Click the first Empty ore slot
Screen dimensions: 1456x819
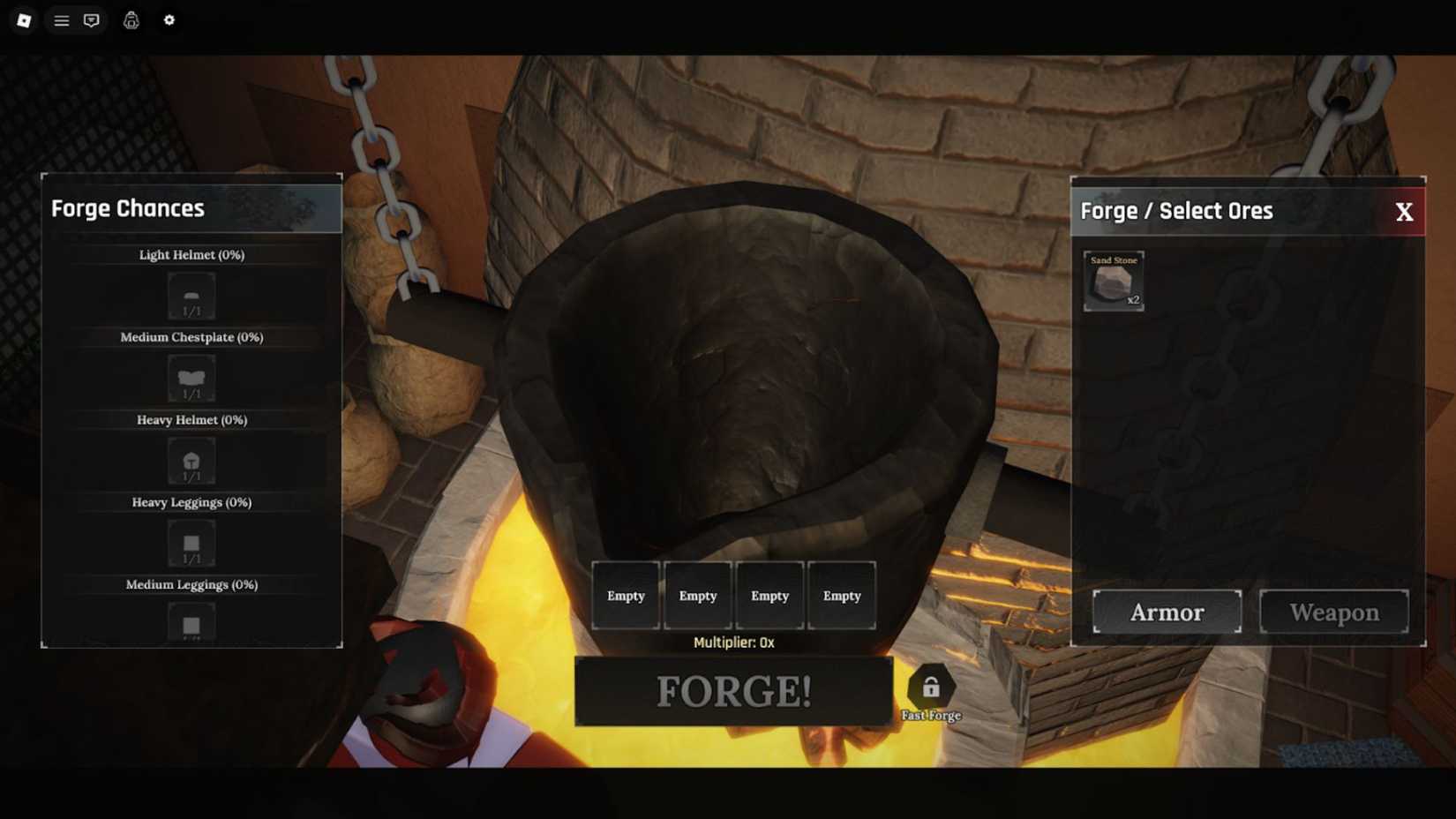point(626,595)
